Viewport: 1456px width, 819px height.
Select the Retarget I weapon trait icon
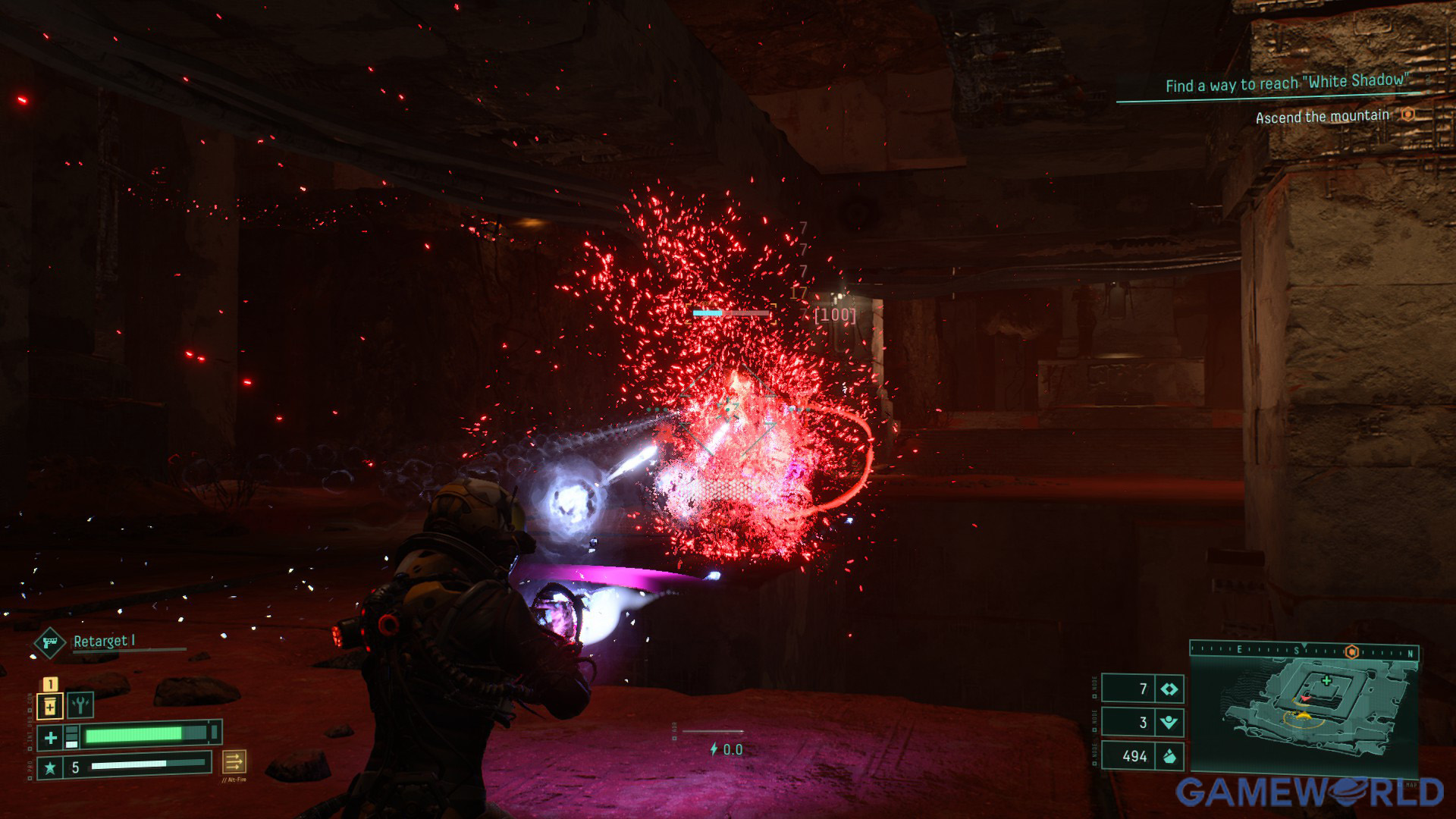click(x=50, y=643)
